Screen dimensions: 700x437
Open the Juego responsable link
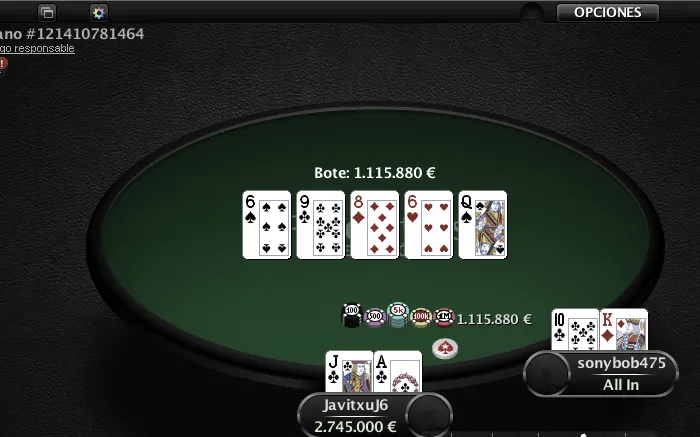38,48
